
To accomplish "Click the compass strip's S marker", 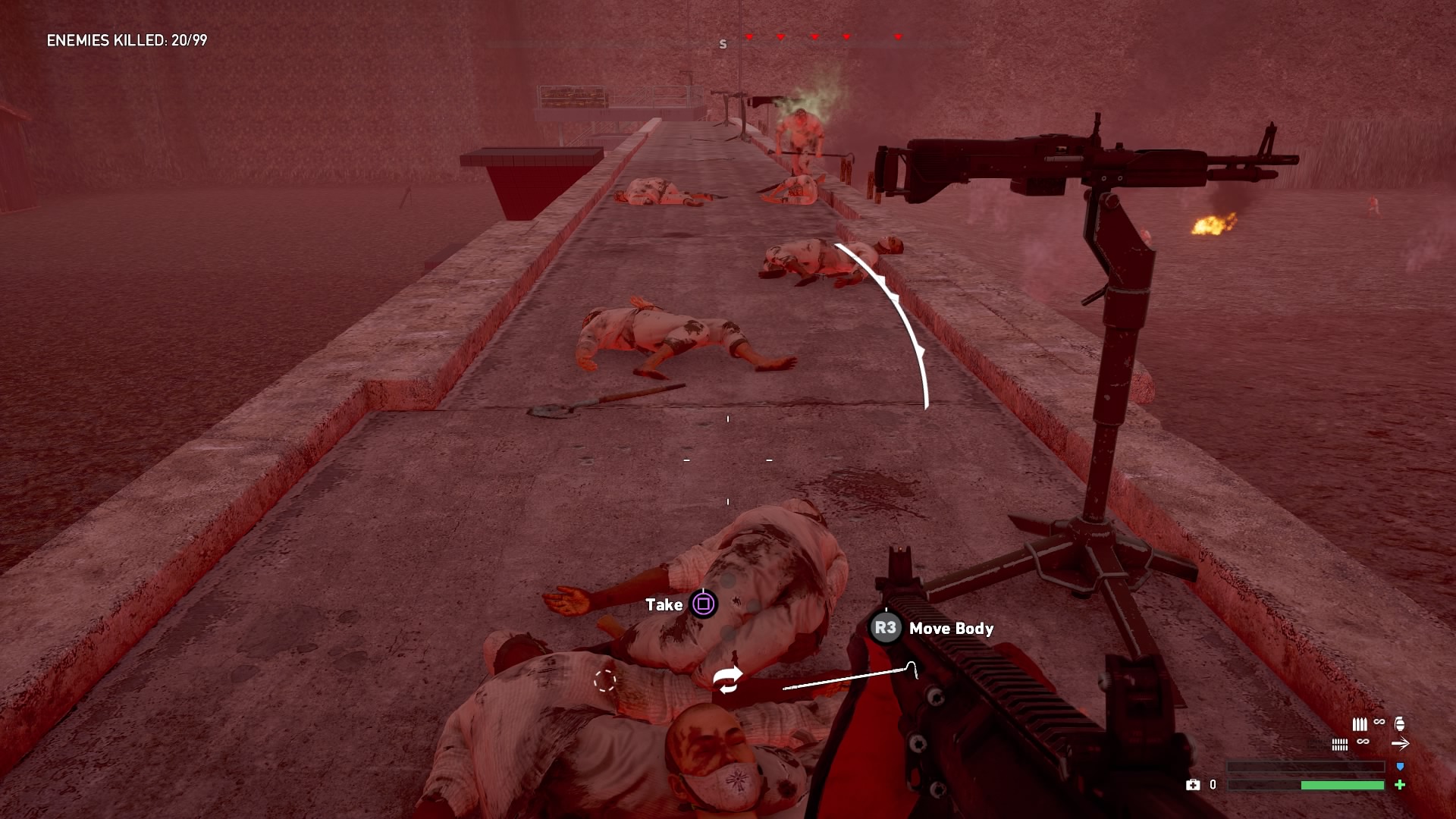I will point(723,45).
